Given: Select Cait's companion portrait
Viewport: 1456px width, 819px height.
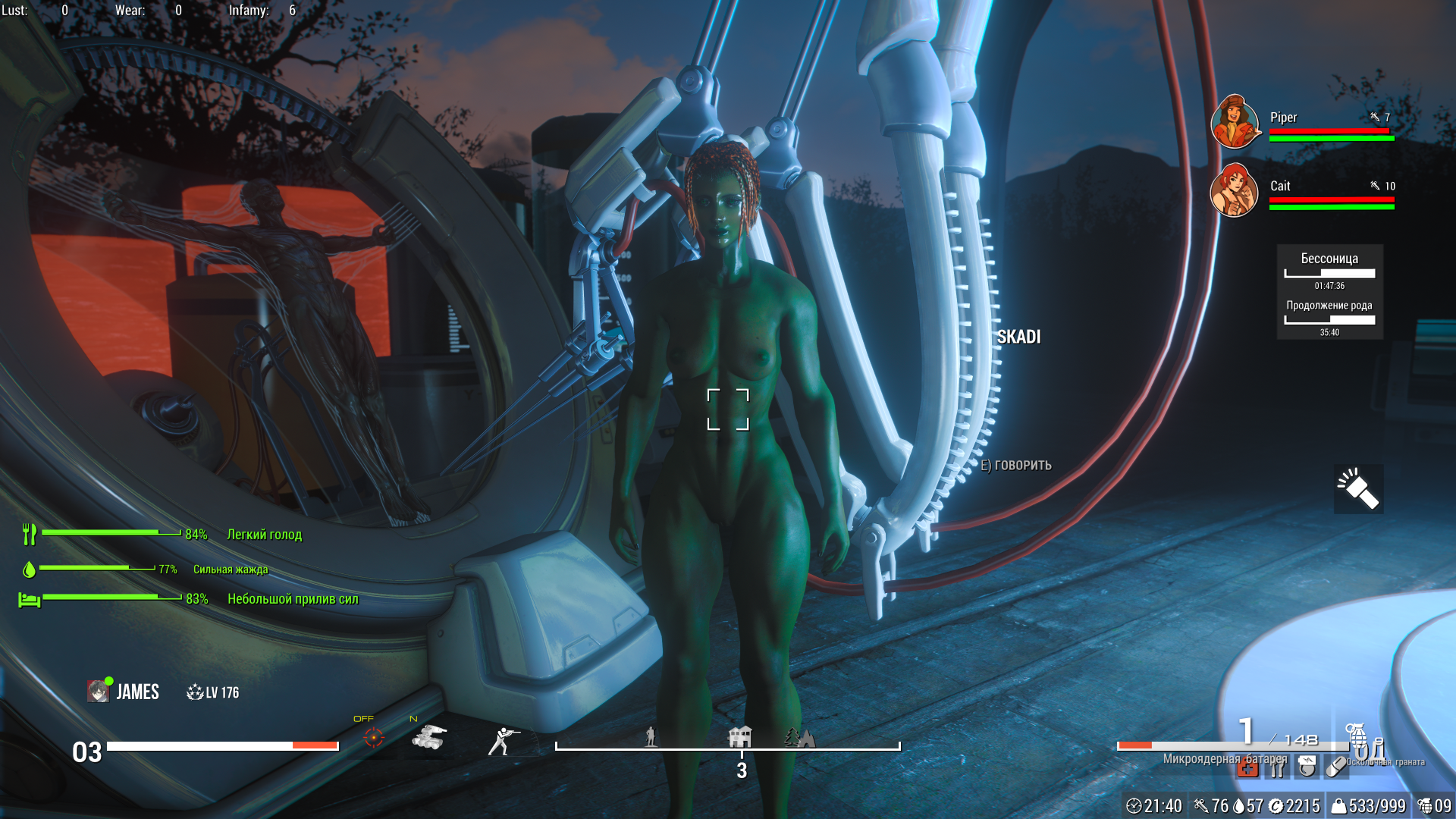Looking at the screenshot, I should click(x=1234, y=190).
